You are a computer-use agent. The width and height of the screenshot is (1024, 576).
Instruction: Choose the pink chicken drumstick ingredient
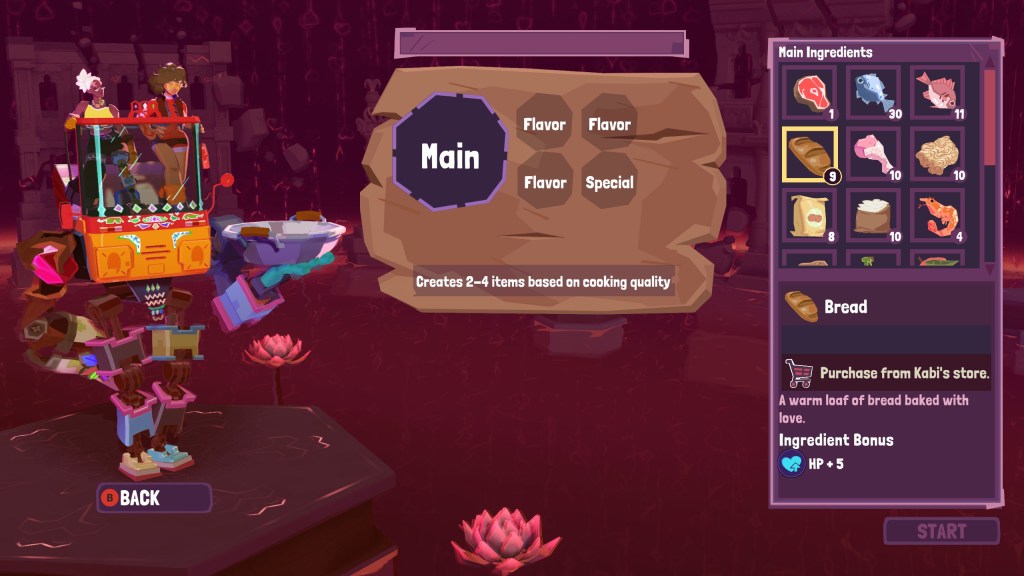click(x=874, y=155)
